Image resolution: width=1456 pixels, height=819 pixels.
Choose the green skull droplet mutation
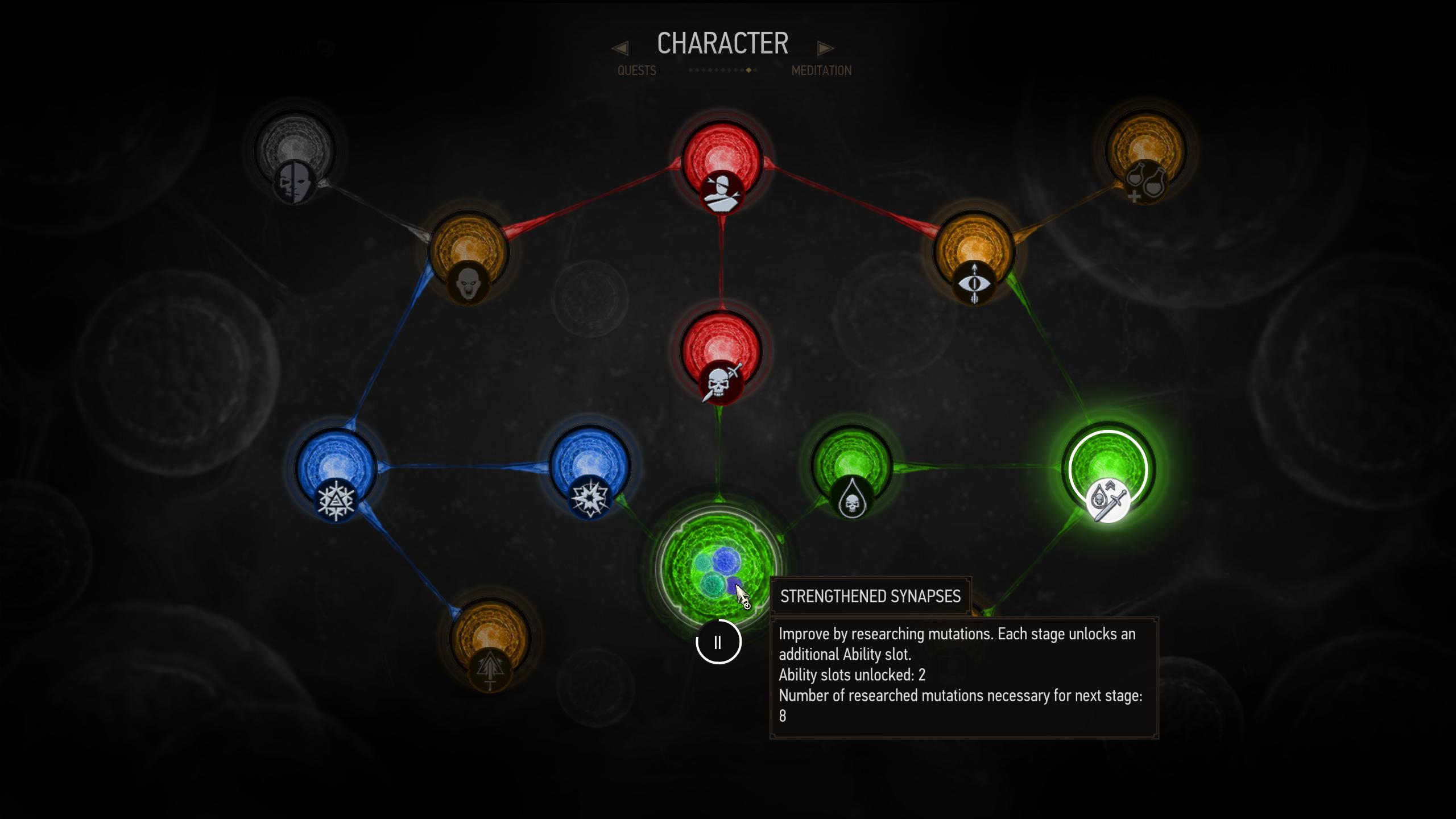(x=851, y=469)
